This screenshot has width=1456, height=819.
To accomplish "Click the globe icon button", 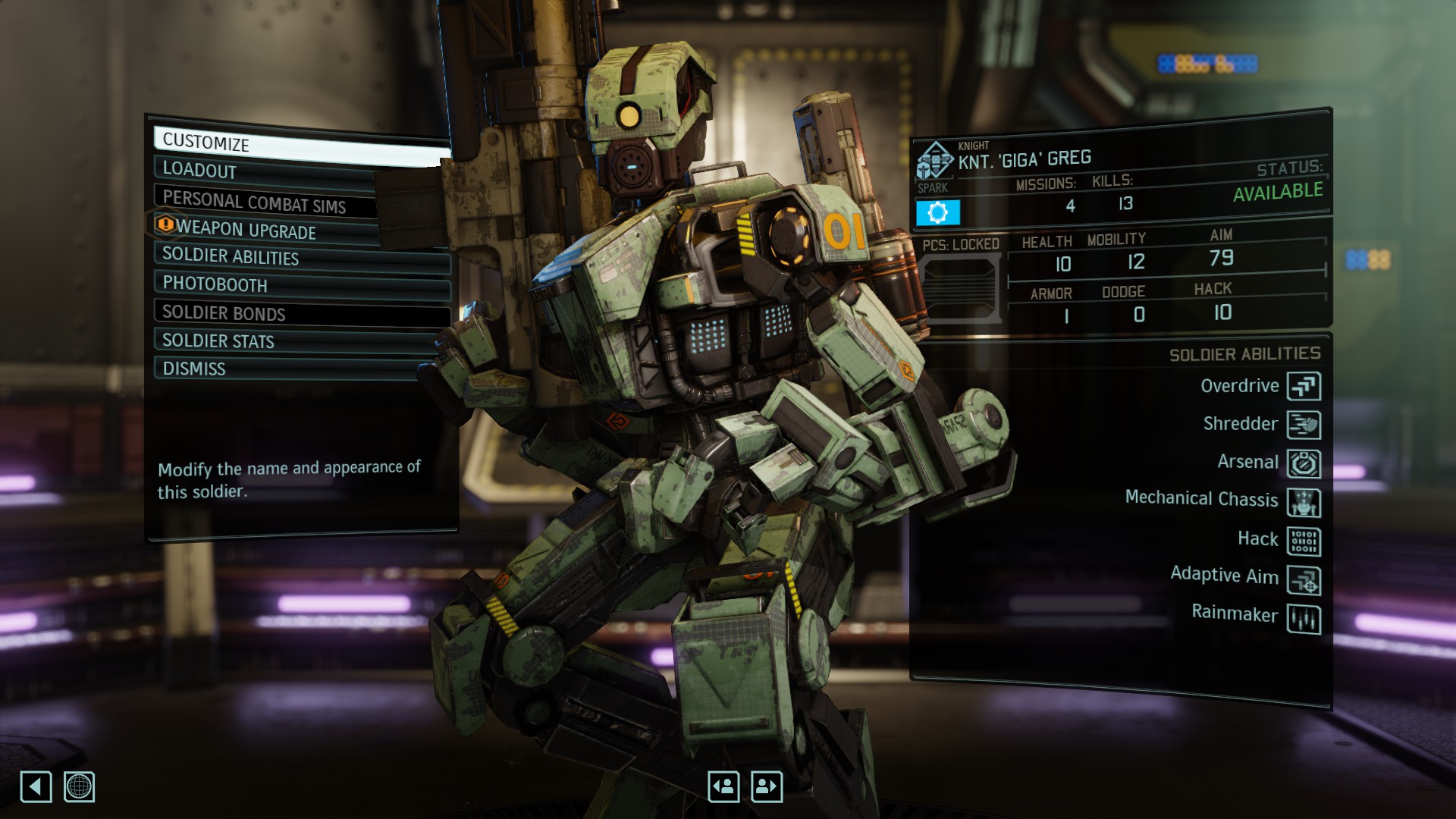I will pos(79,786).
